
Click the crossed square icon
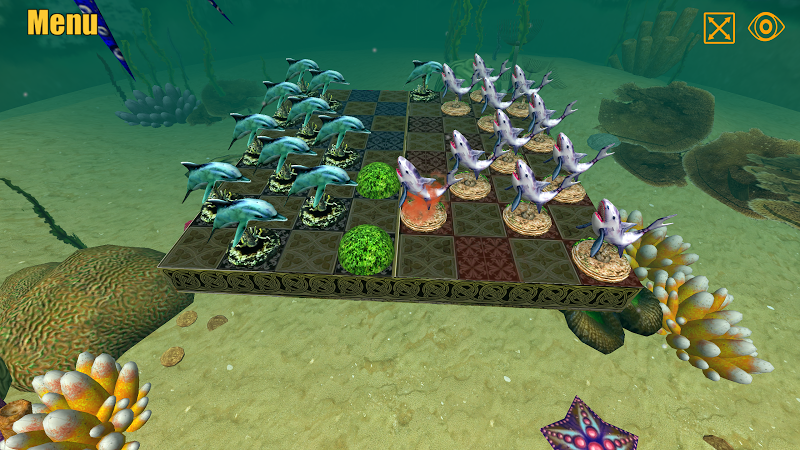coord(719,28)
